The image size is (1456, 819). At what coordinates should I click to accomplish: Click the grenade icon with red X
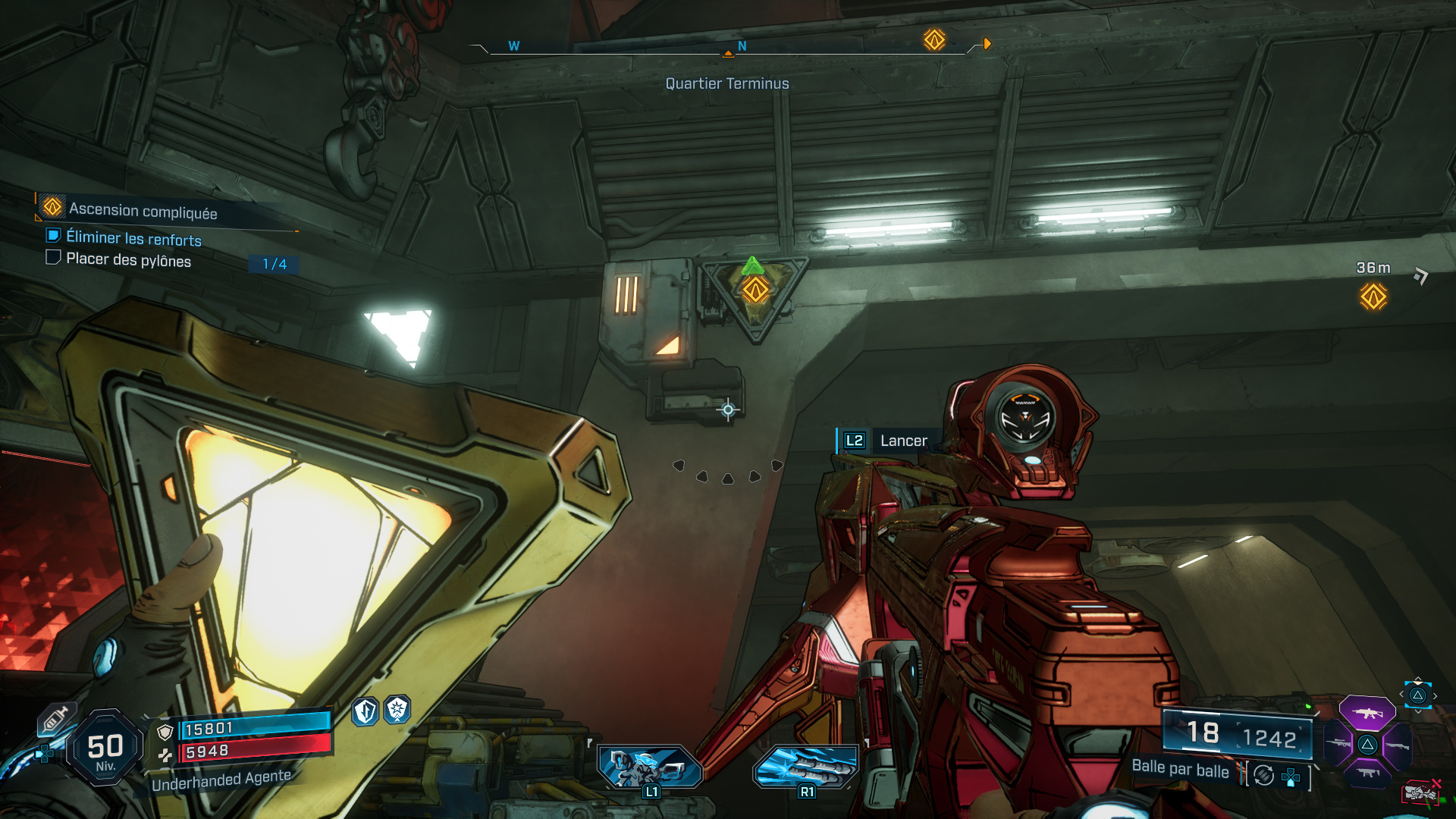[1420, 792]
